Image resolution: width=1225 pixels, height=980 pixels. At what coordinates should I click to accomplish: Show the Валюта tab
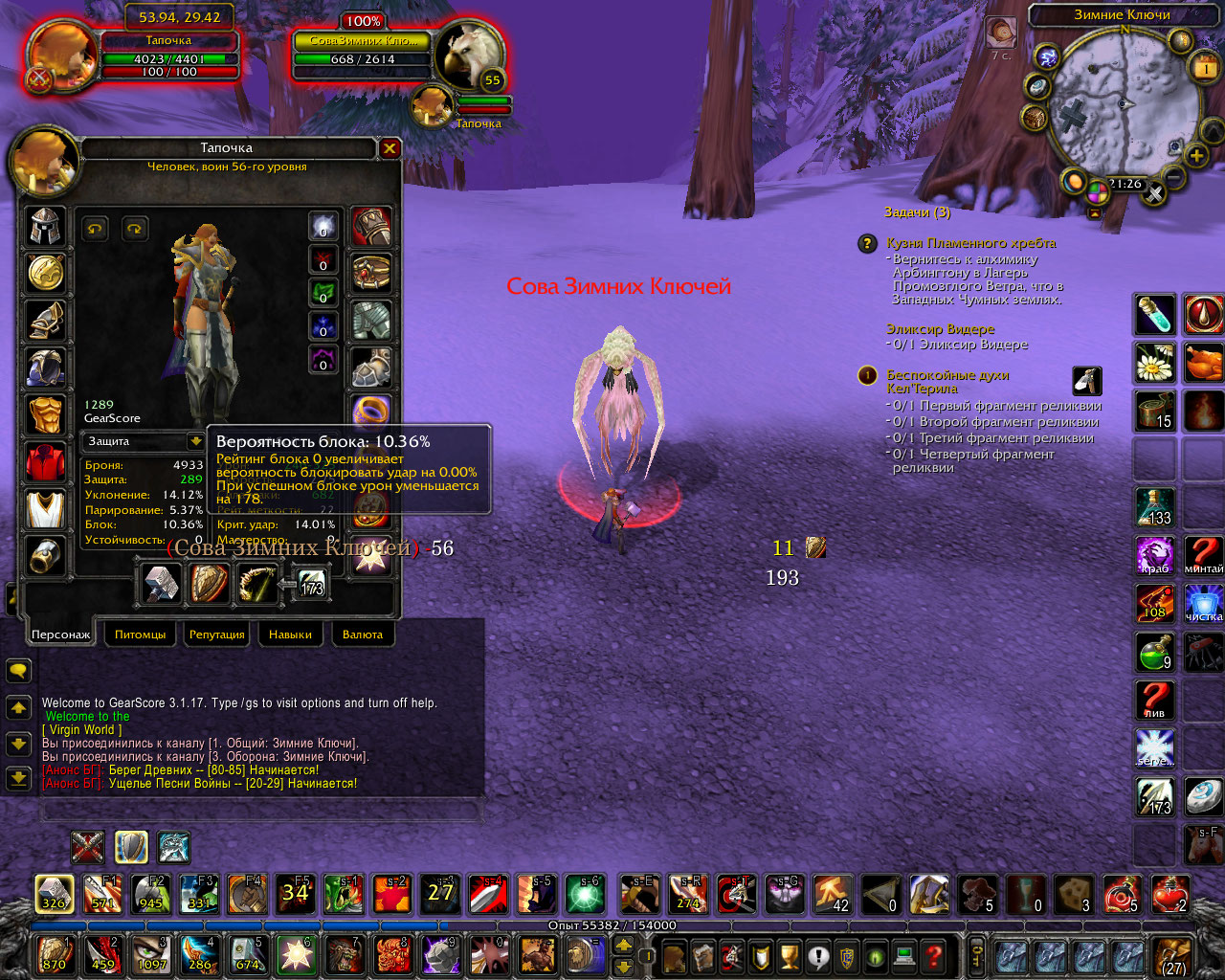pyautogui.click(x=362, y=635)
